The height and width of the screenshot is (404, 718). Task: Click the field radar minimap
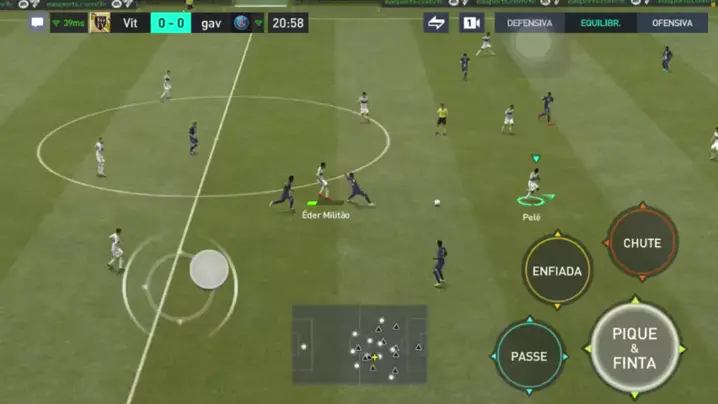[x=359, y=344]
